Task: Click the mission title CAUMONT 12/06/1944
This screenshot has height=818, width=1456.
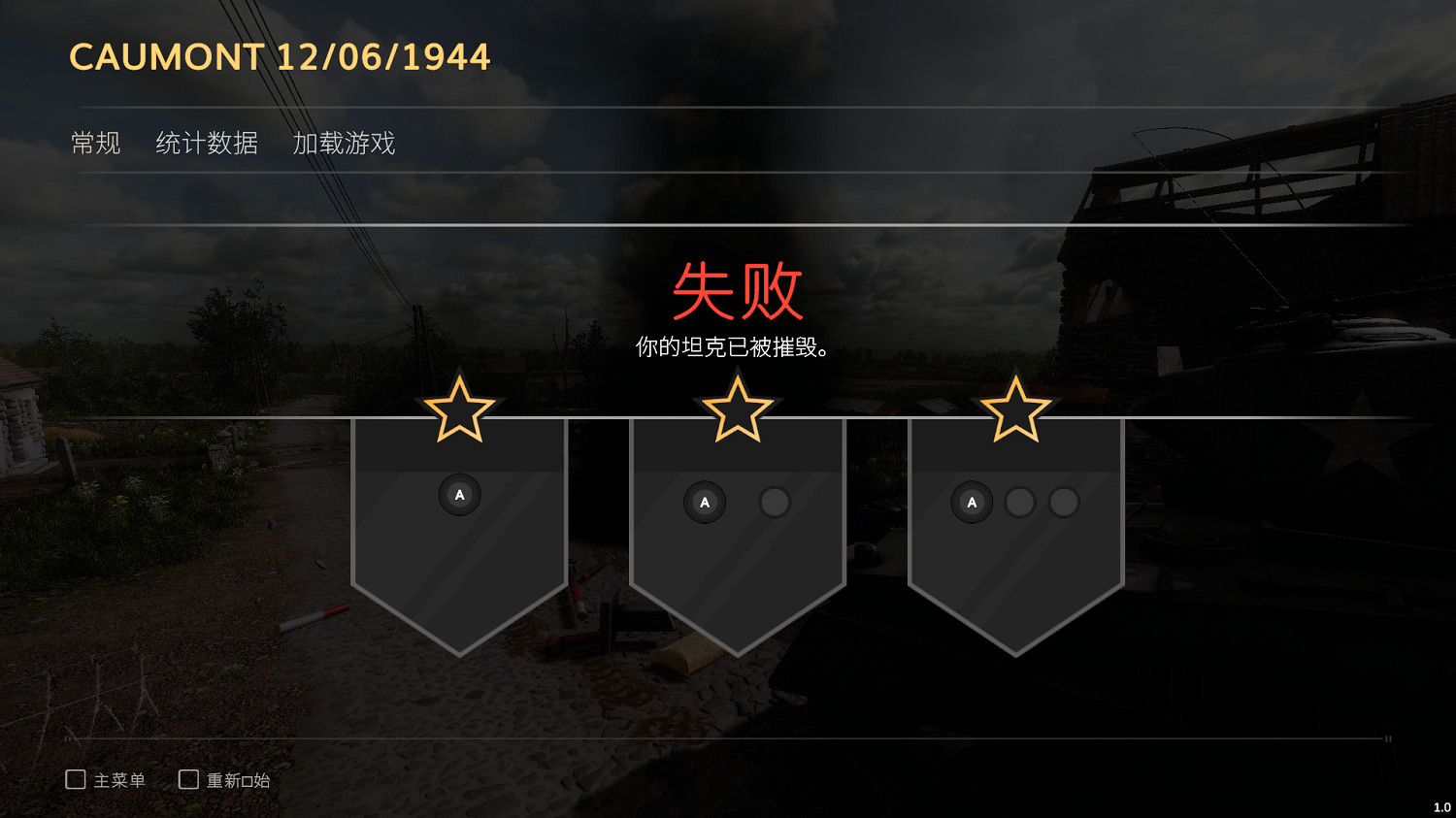Action: (280, 57)
